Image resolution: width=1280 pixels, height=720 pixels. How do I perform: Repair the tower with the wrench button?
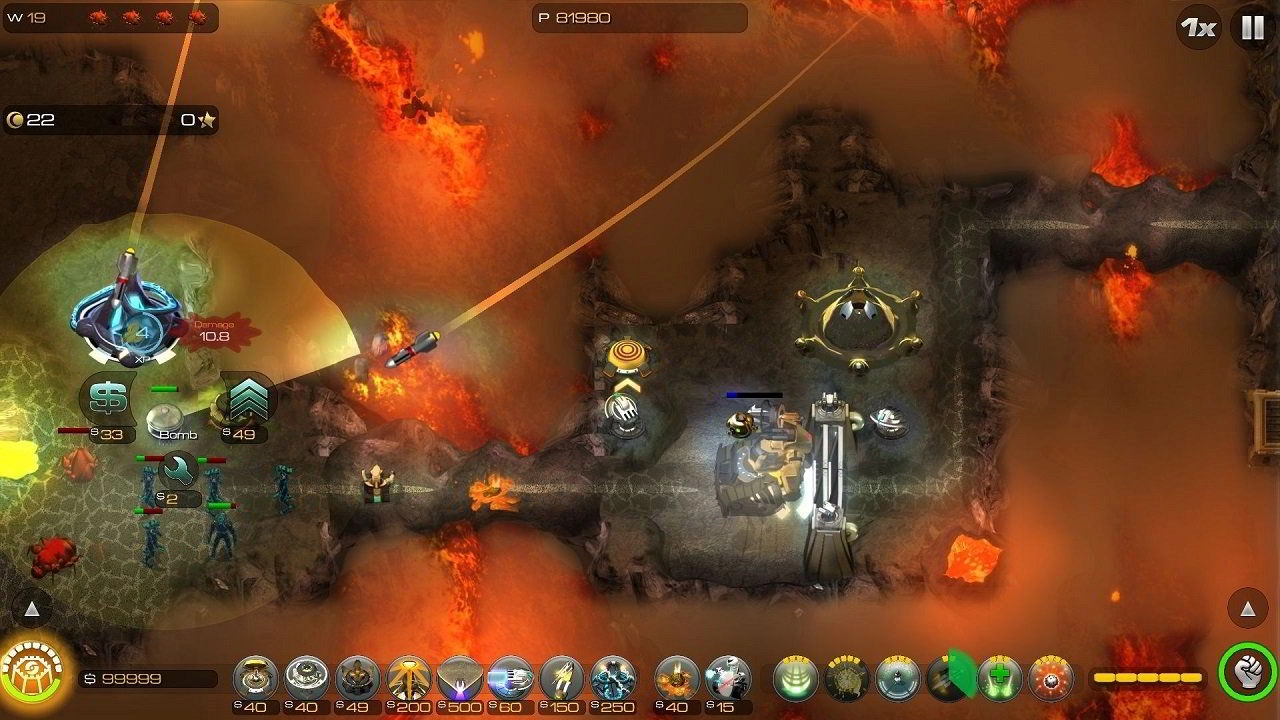click(180, 468)
